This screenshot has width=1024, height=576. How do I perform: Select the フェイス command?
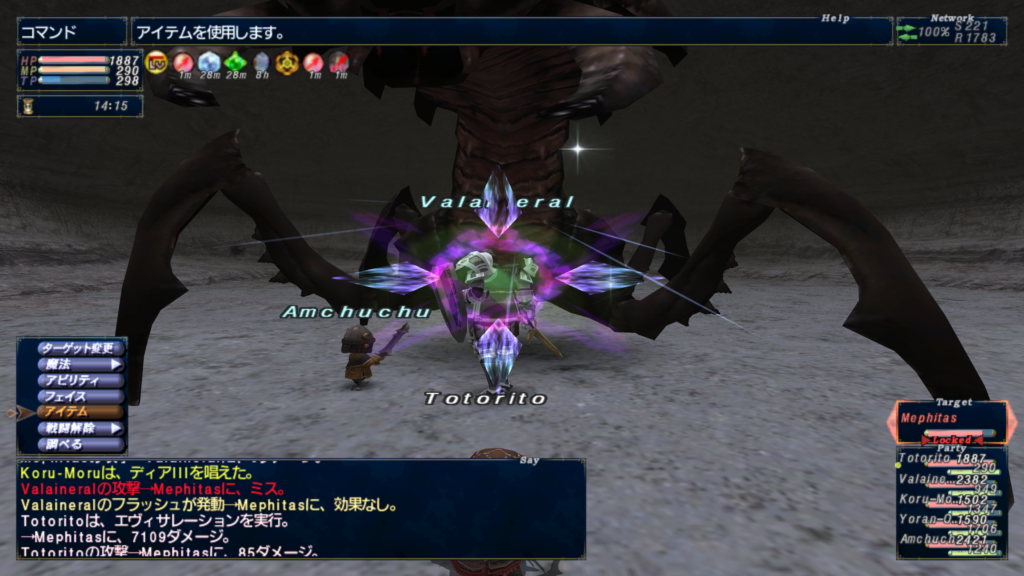[80, 396]
